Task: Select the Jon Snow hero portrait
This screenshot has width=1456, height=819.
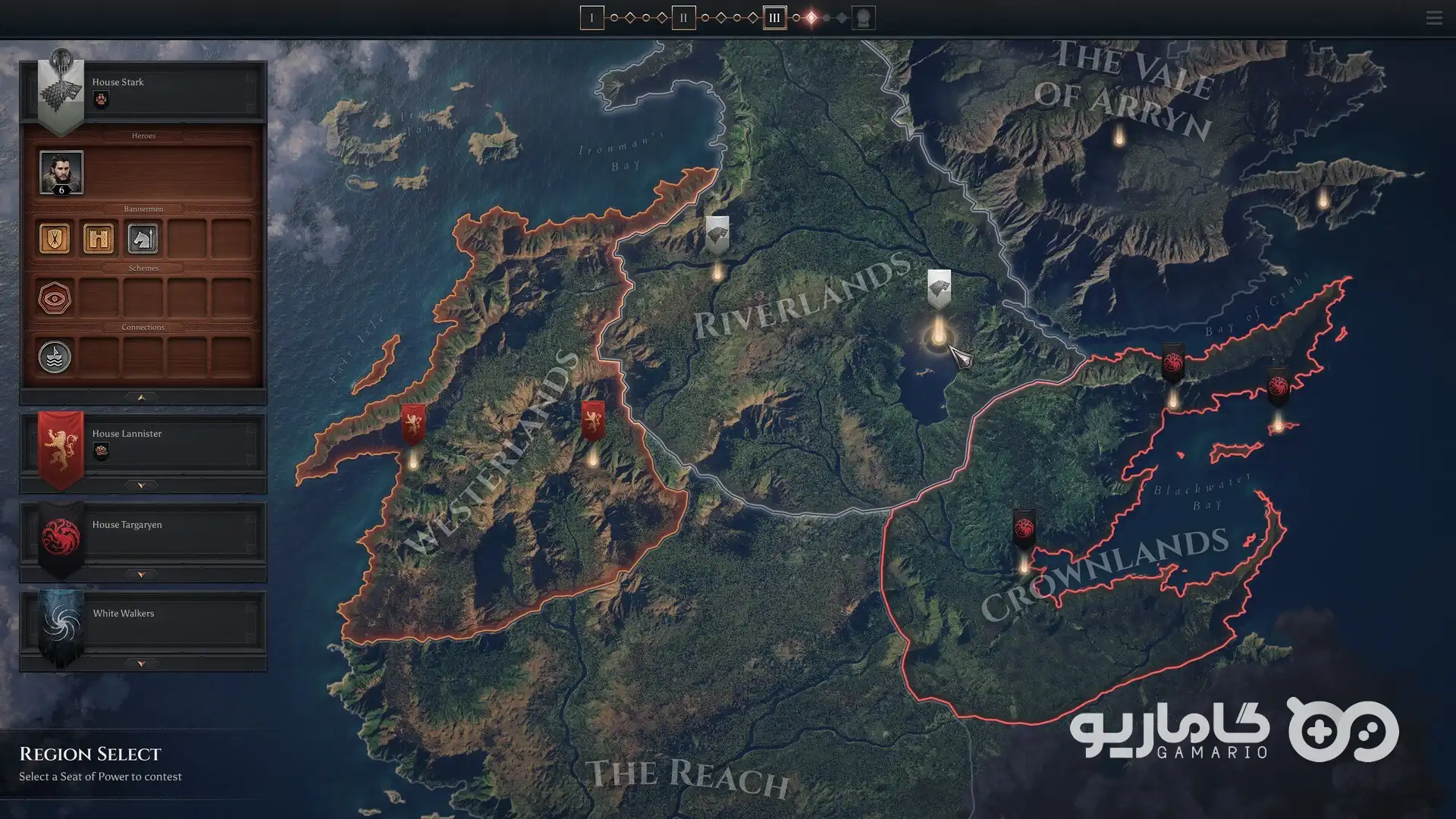Action: 61,172
